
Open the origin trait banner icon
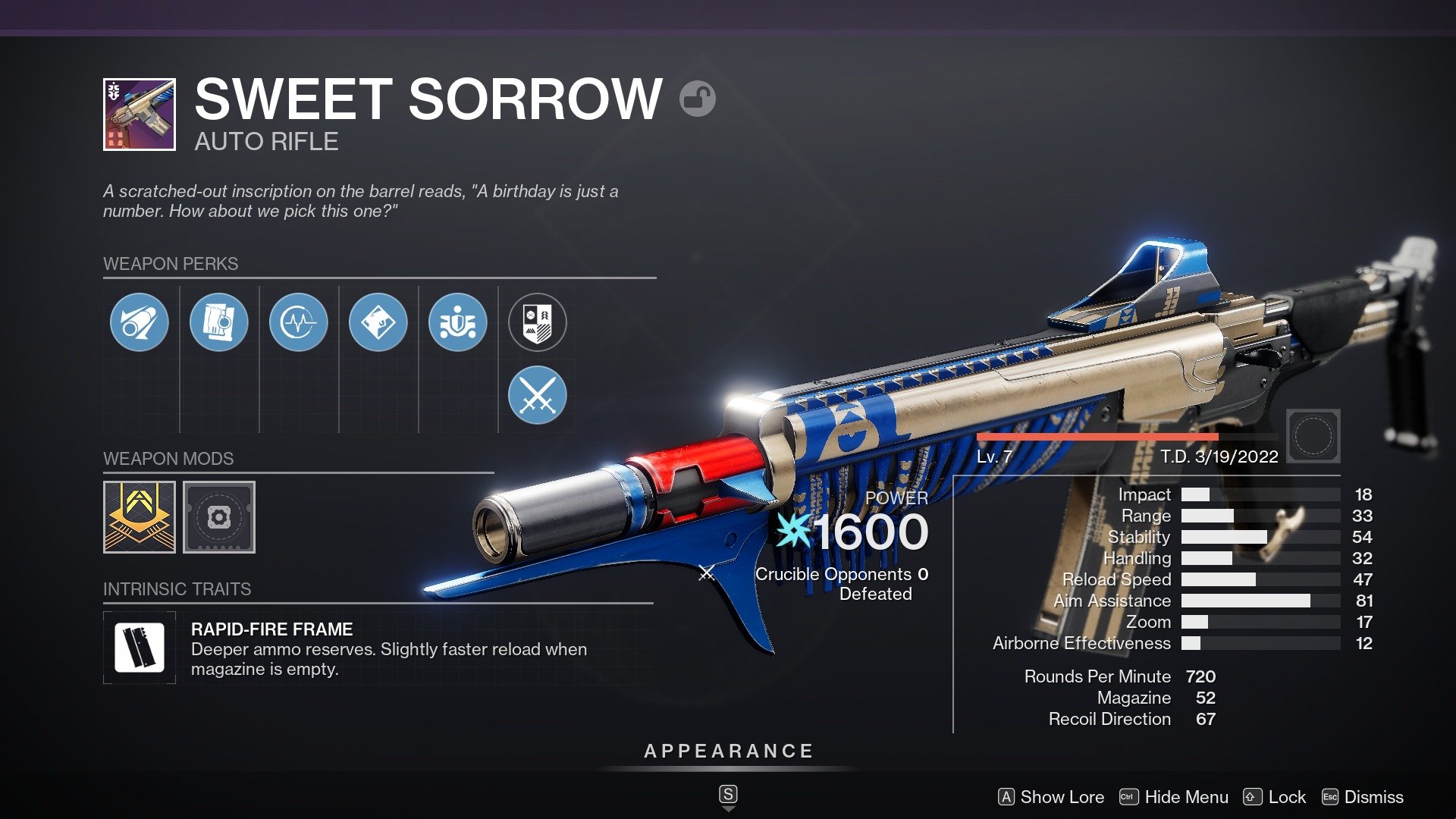coord(538,322)
